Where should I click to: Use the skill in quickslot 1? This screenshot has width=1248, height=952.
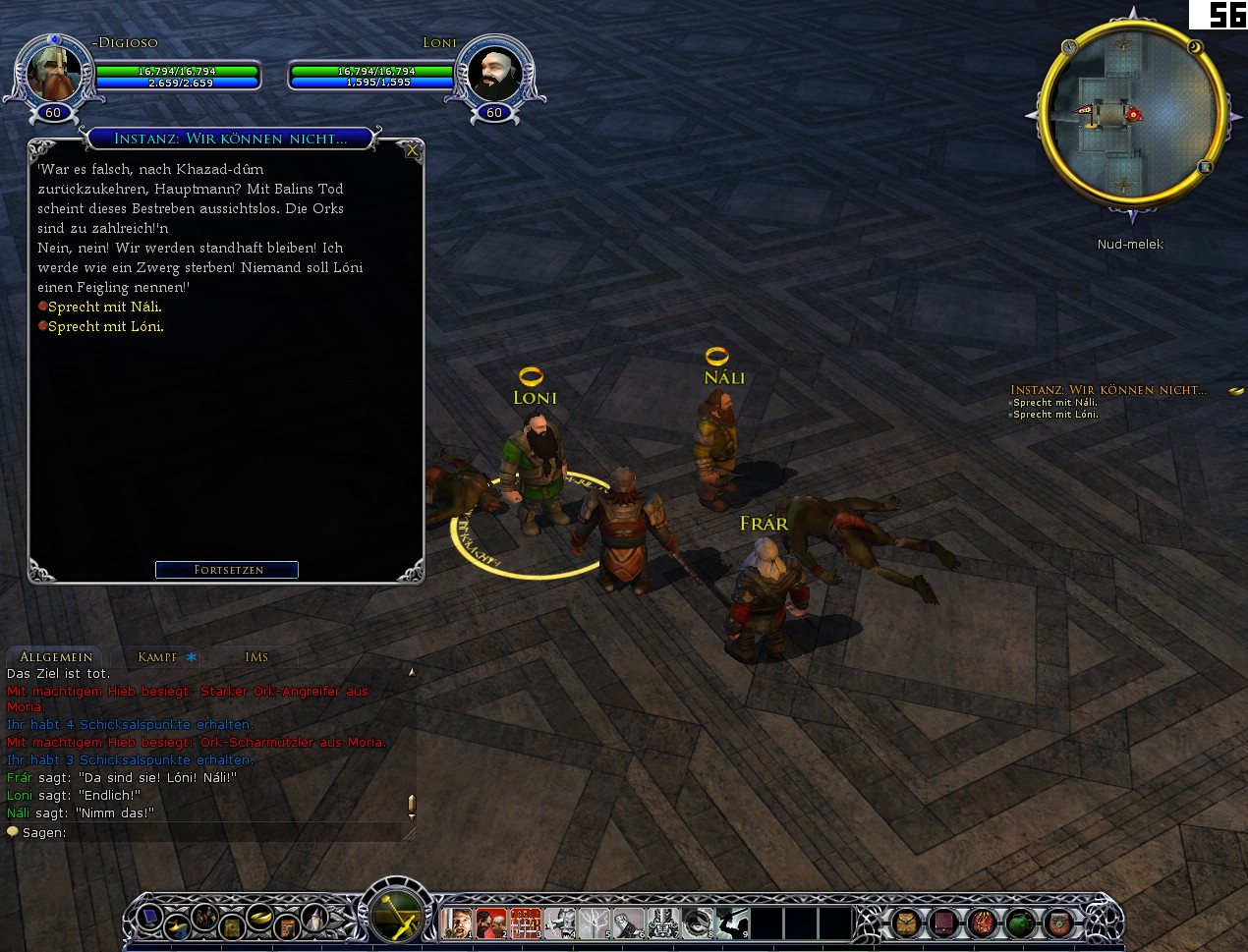click(x=457, y=924)
